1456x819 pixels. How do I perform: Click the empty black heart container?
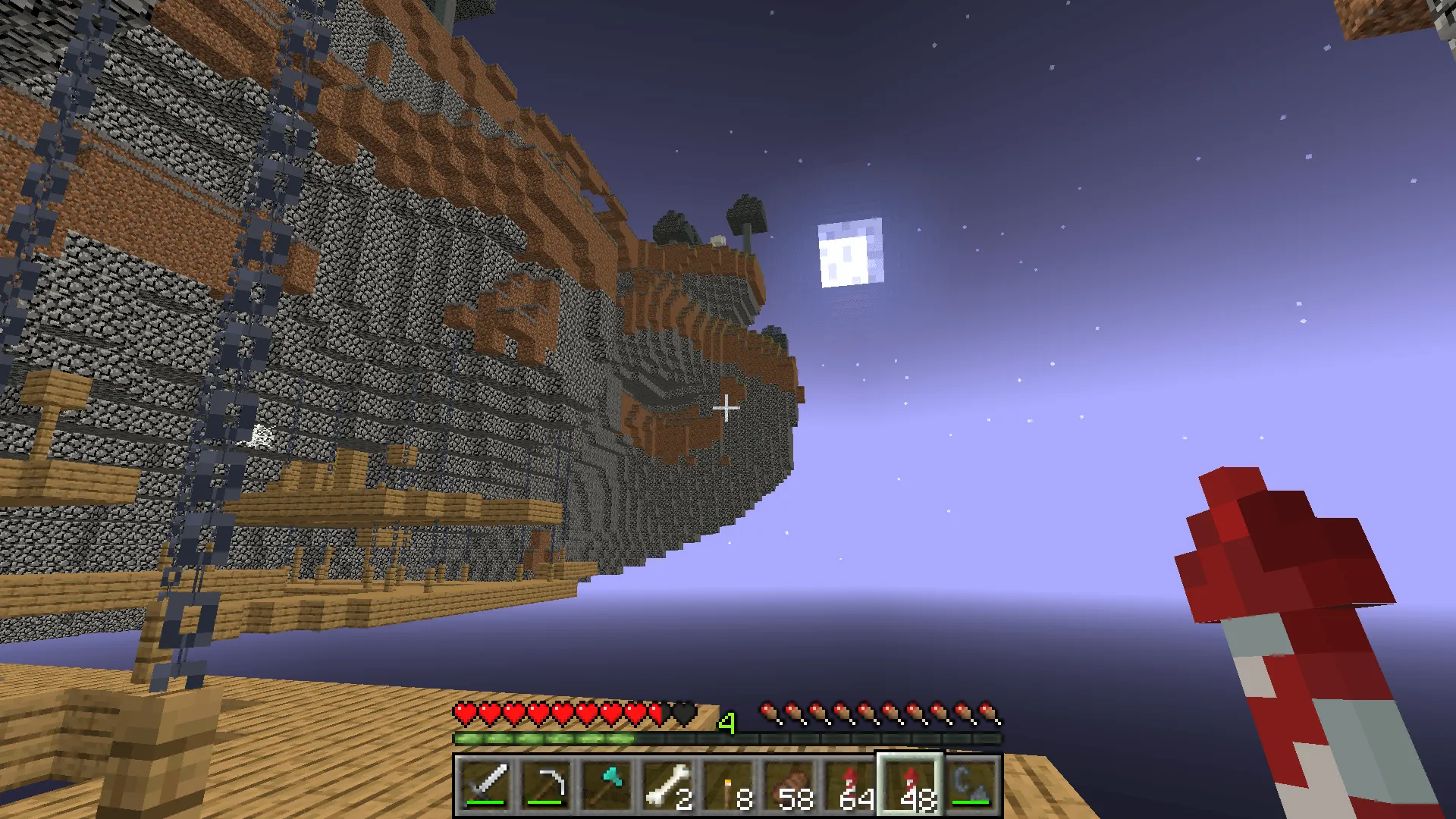(x=684, y=714)
